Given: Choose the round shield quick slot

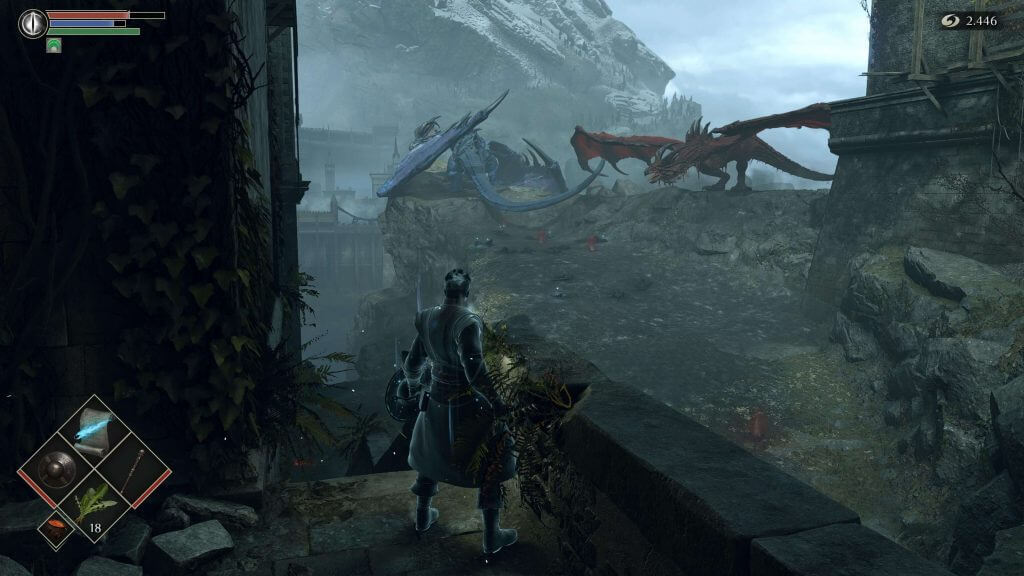Looking at the screenshot, I should pyautogui.click(x=56, y=470).
